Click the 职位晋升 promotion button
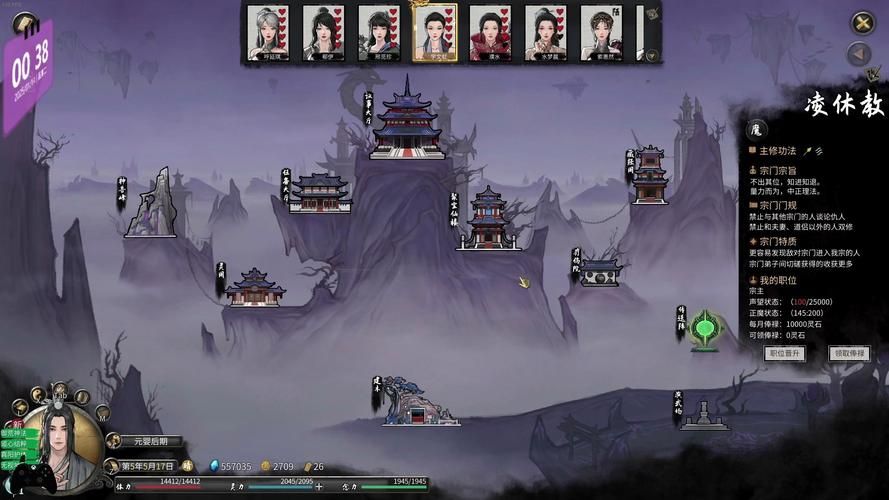The height and width of the screenshot is (500, 889). click(785, 353)
